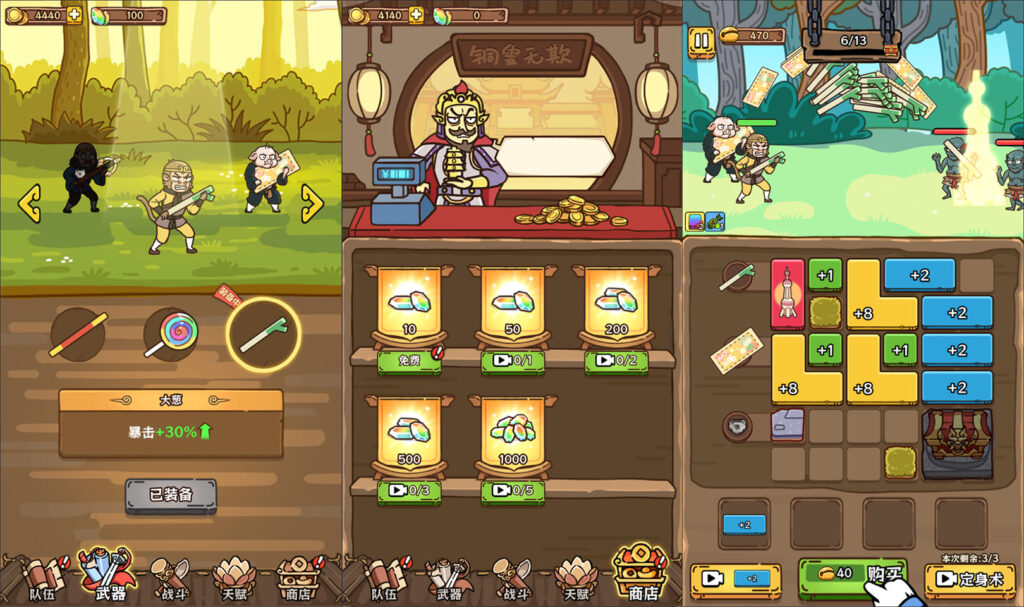Claim the free 免费 10-gem pack
Viewport: 1024px width, 607px height.
pos(409,359)
